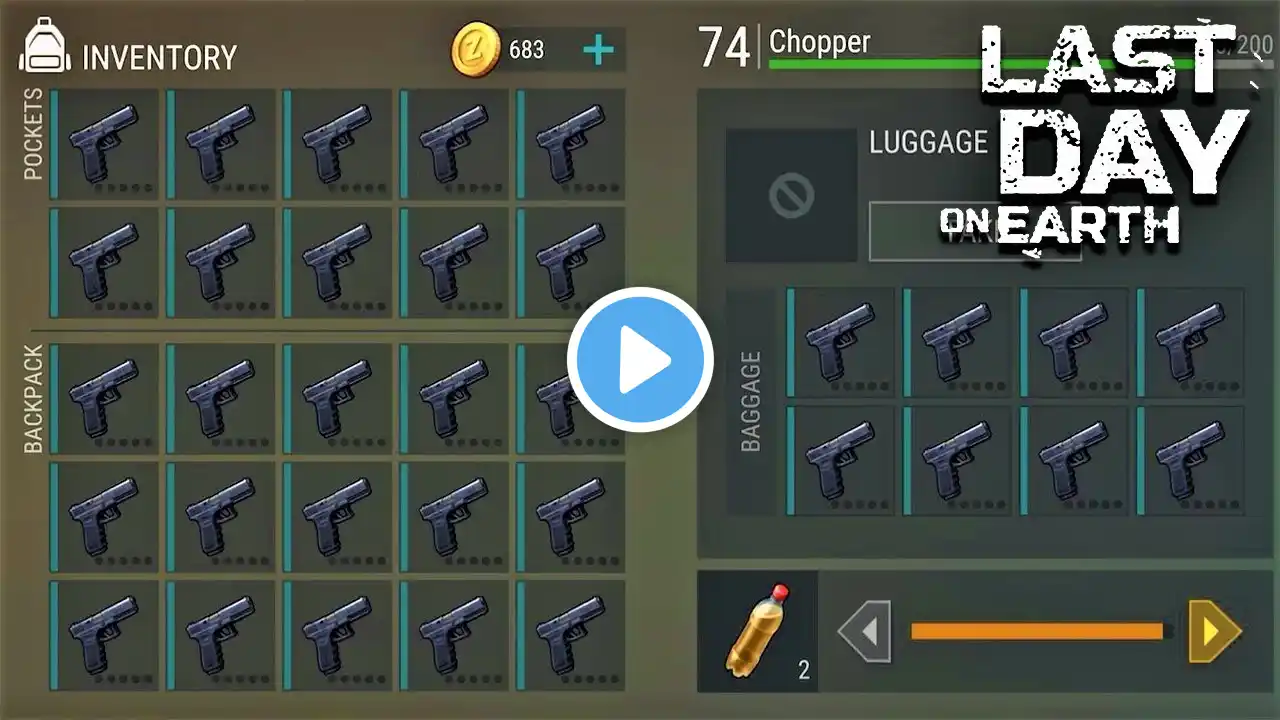
Task: Open the backpack Inventory icon
Action: (x=42, y=50)
